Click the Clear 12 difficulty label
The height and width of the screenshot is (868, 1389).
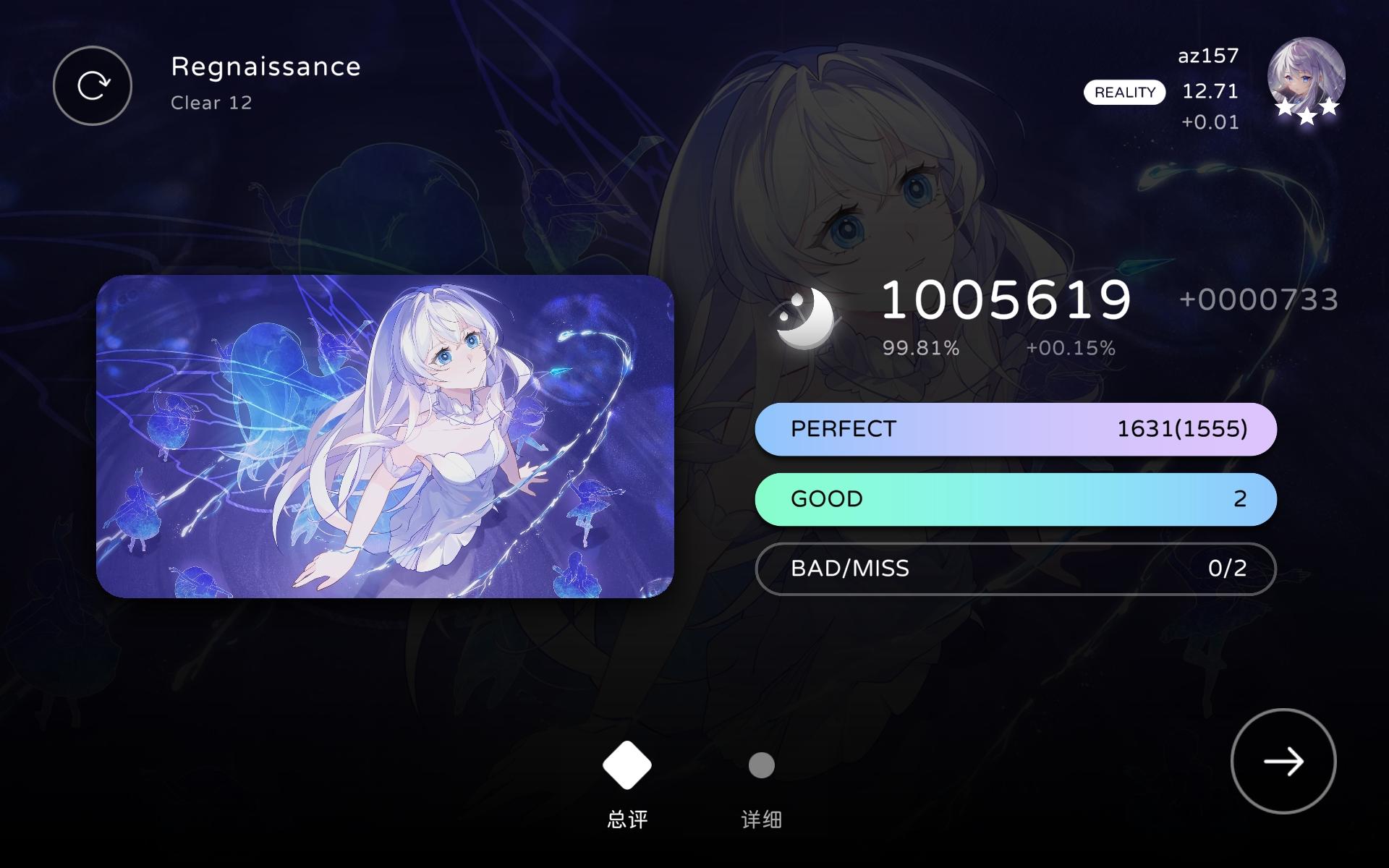[211, 103]
